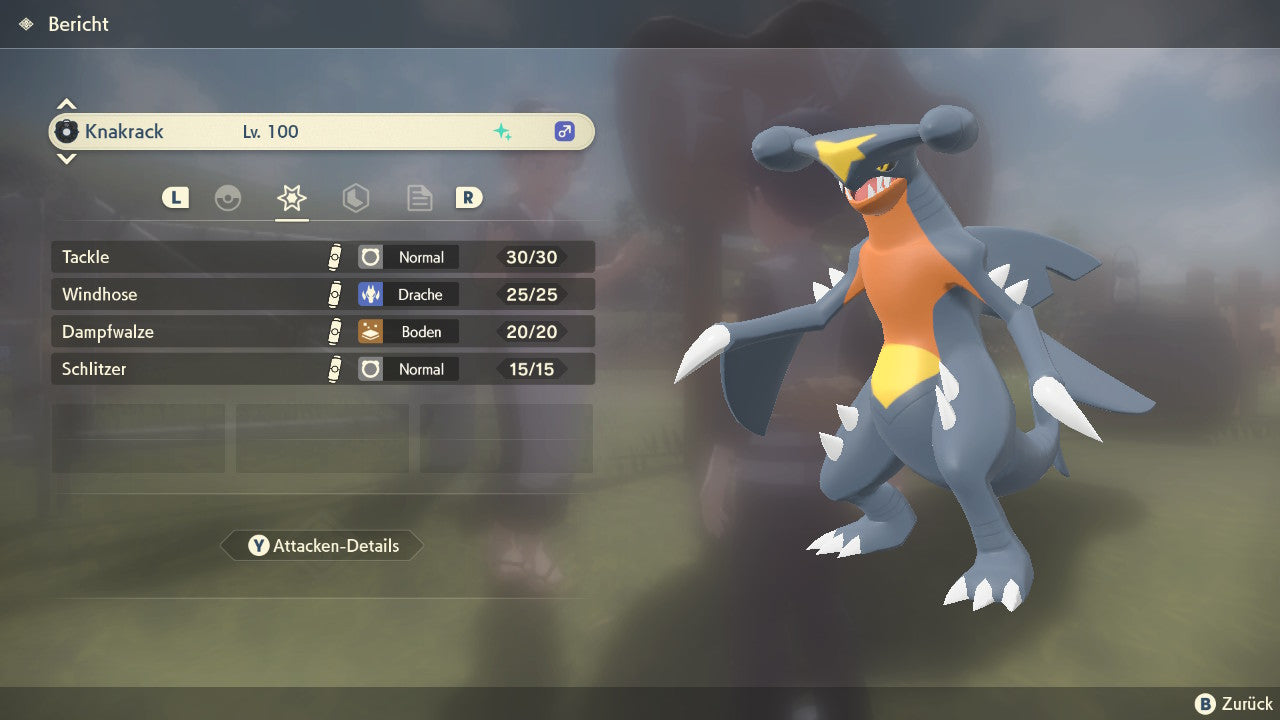Go back with the Zurück button
Image resolution: width=1280 pixels, height=720 pixels.
click(x=1234, y=704)
